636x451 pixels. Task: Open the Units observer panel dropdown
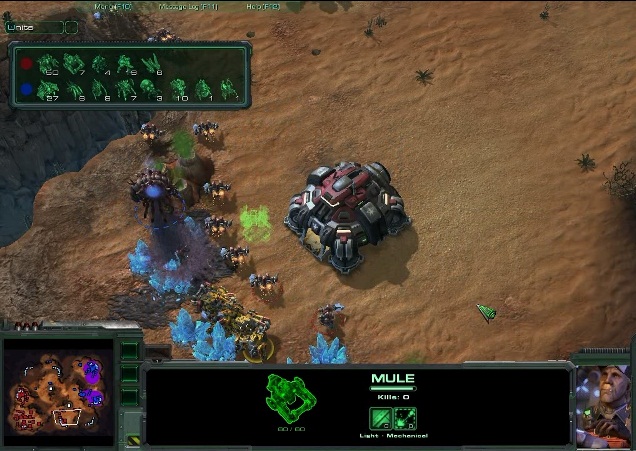[33, 27]
